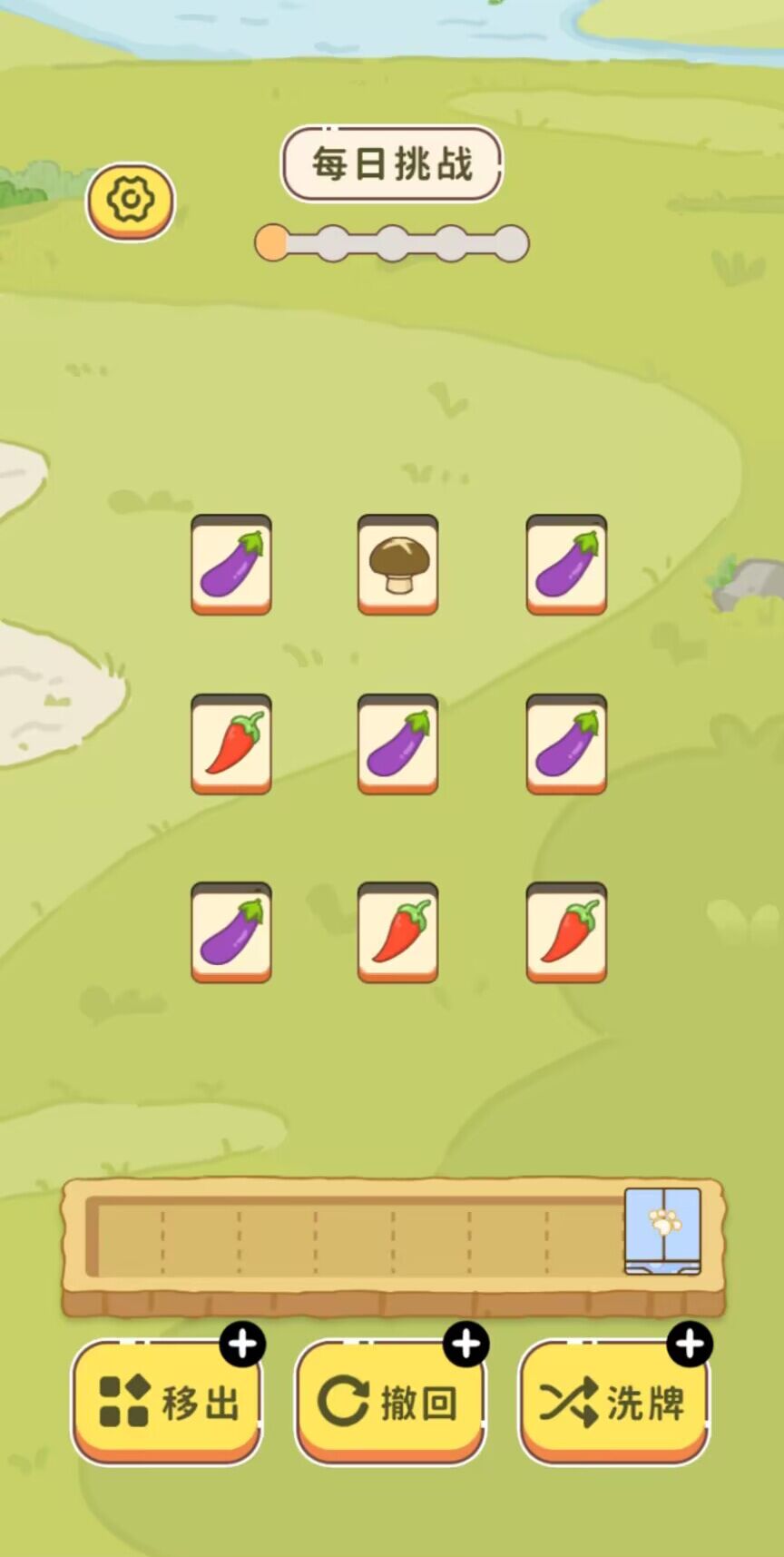Tap the 撤回 (undo) button
Image resolution: width=784 pixels, height=1557 pixels.
click(390, 1402)
